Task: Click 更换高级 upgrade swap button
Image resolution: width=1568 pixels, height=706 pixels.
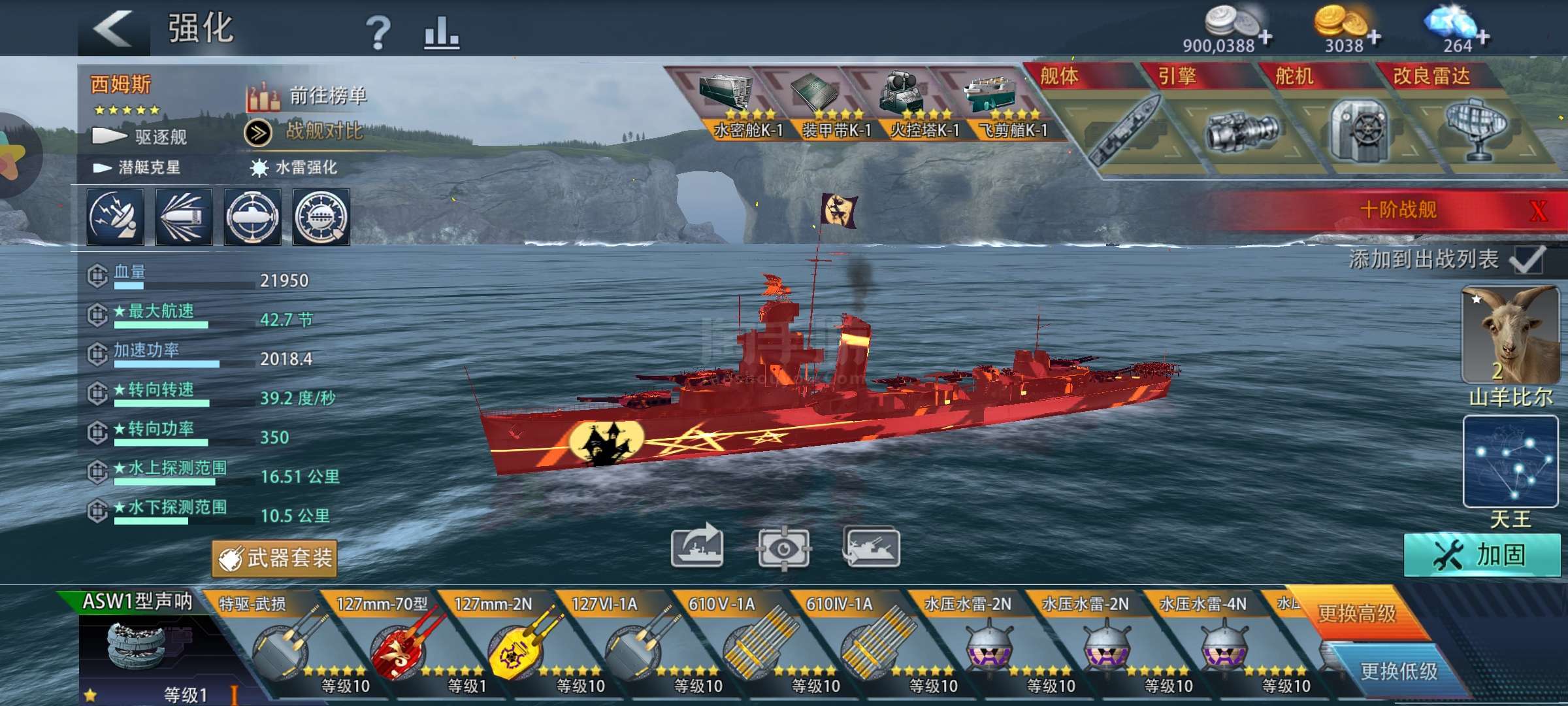Action: 1356,613
